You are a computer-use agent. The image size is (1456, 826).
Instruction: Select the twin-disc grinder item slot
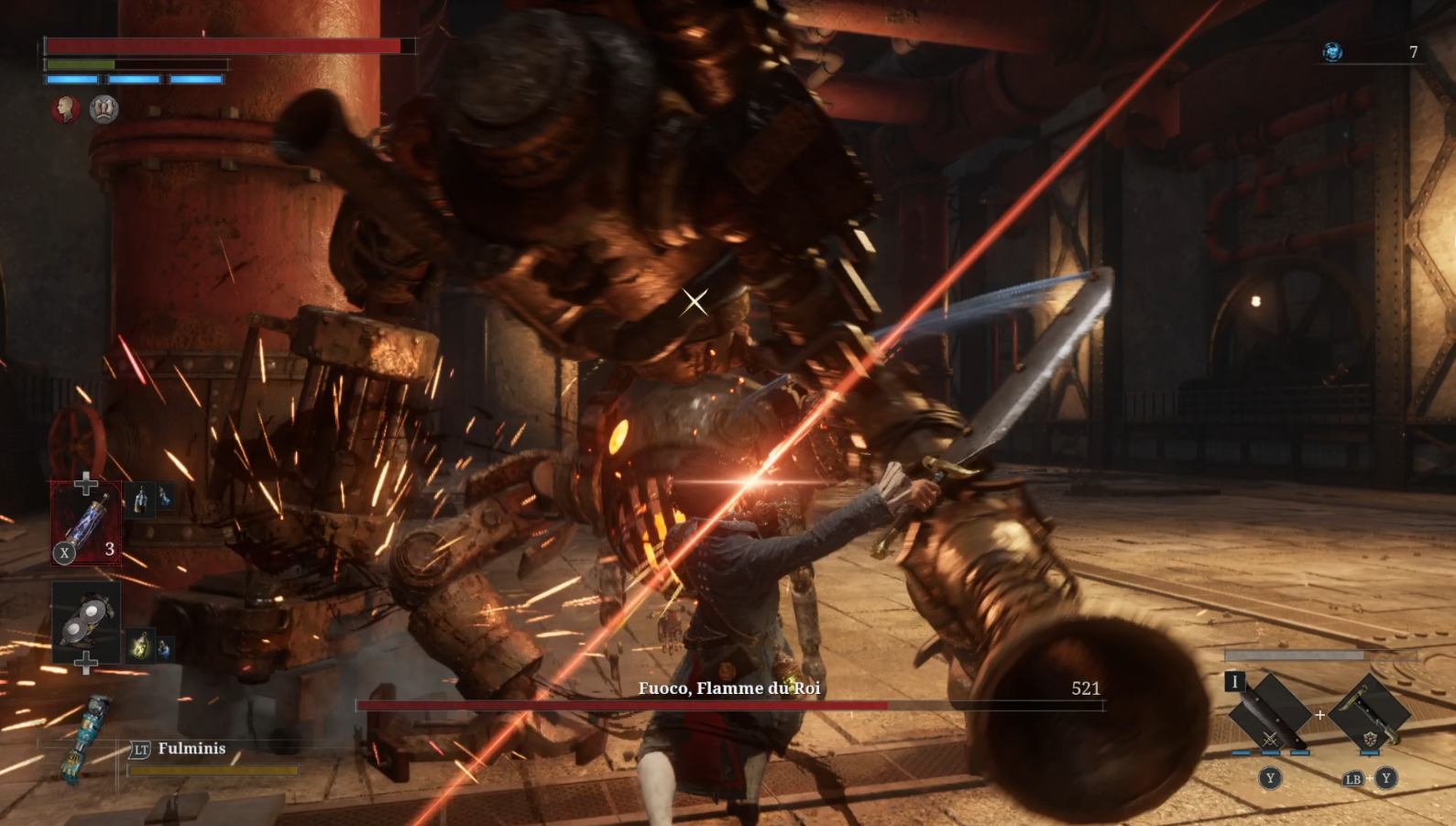click(86, 622)
